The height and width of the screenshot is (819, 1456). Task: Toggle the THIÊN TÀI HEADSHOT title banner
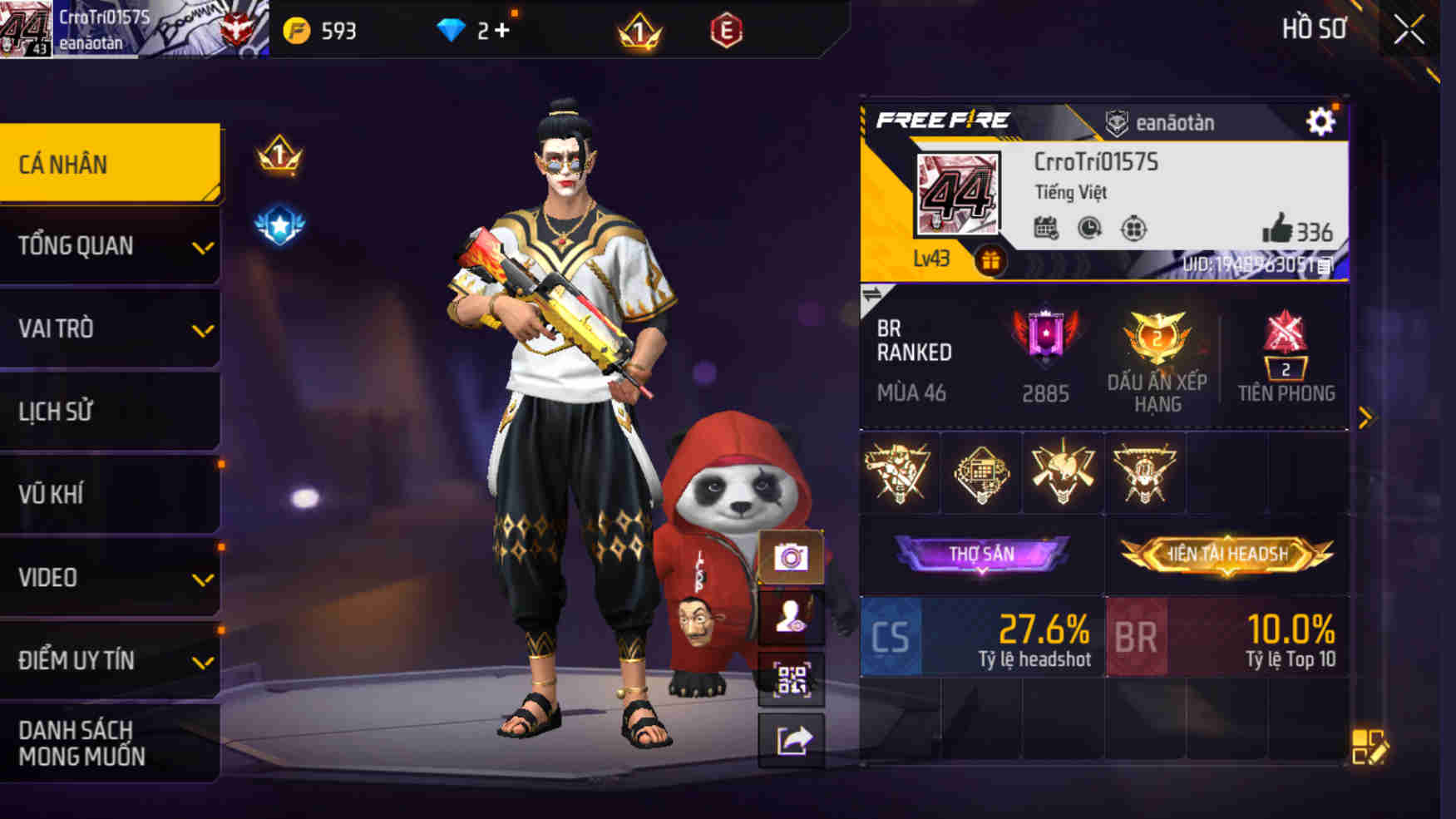(1226, 551)
